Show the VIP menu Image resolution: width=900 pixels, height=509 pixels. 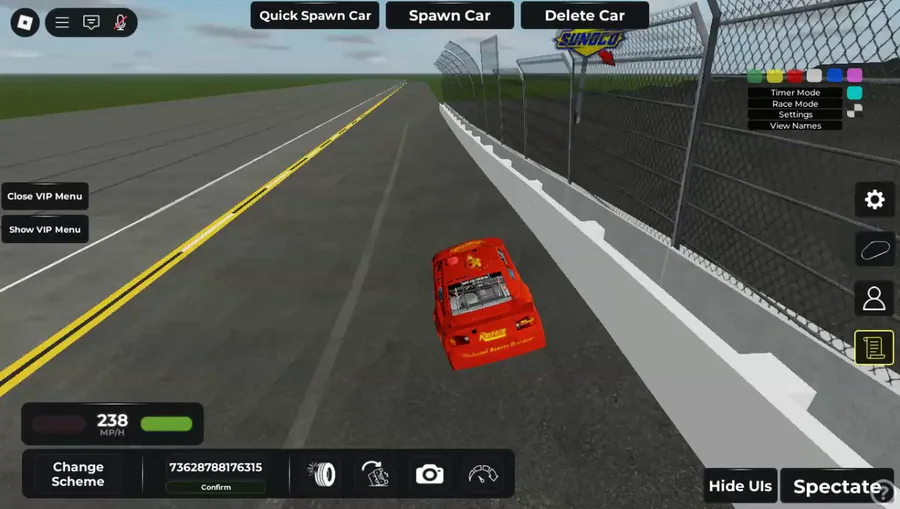tap(45, 229)
